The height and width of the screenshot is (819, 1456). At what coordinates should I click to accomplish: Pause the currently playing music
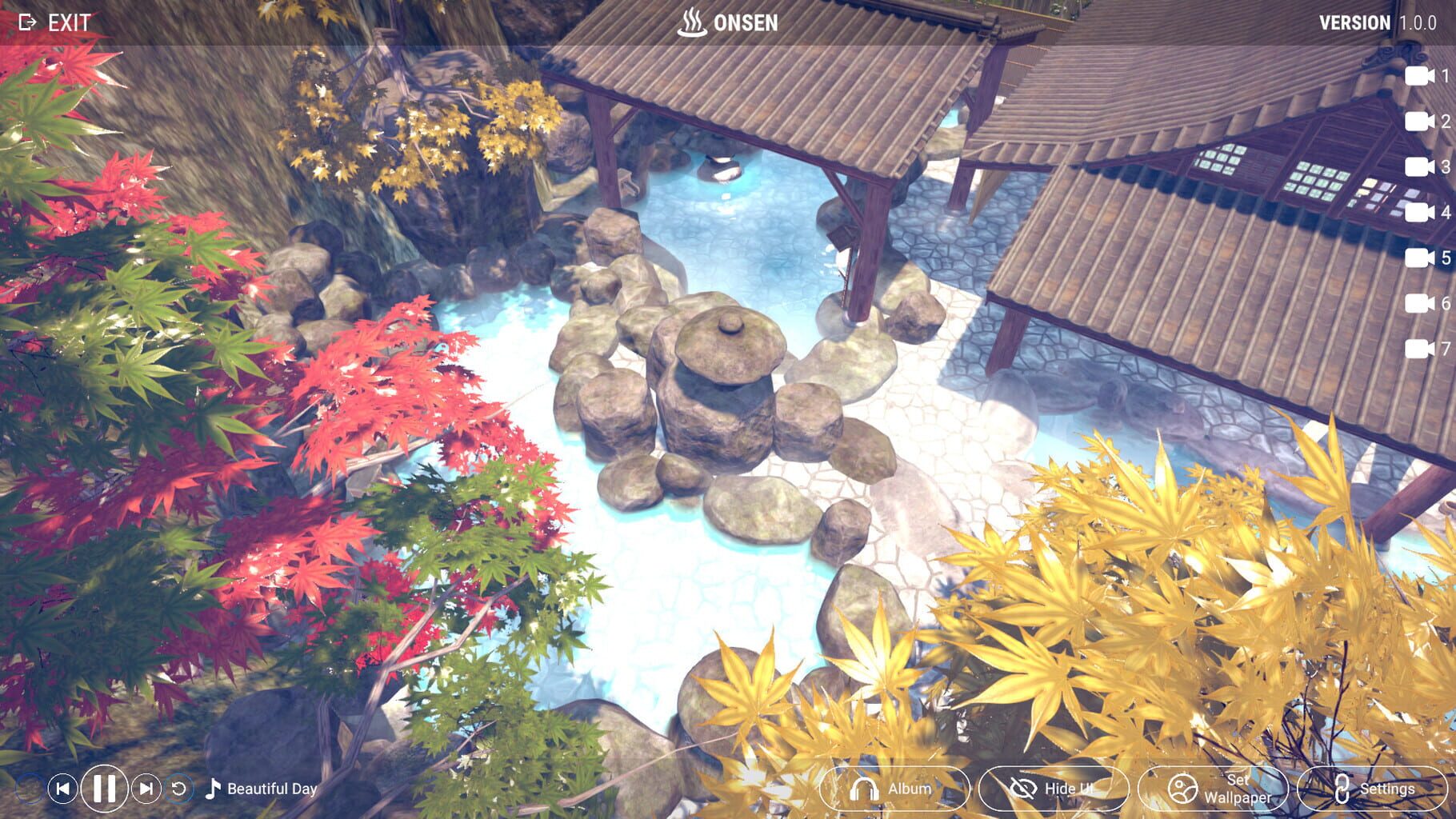click(x=103, y=788)
